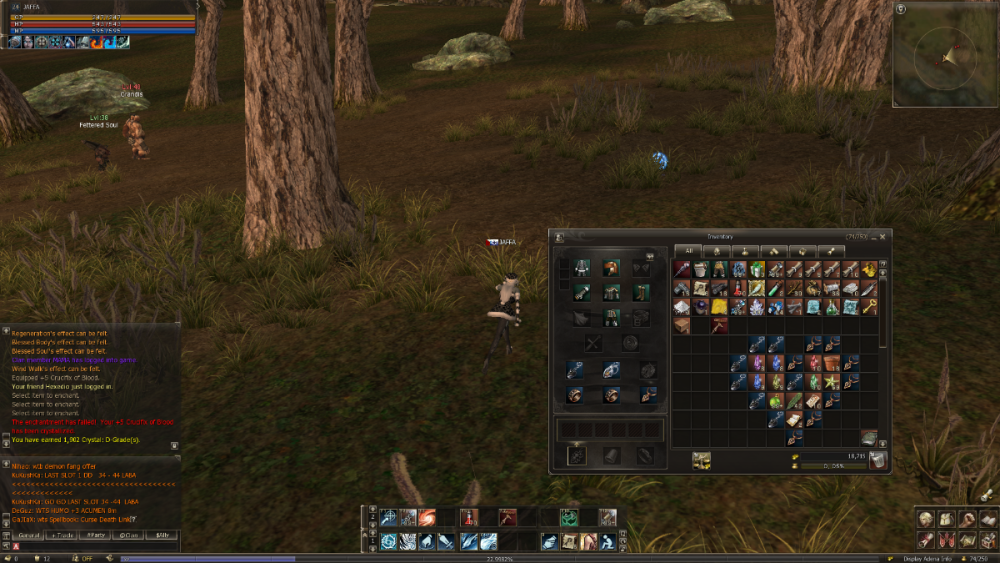Open the character face menu icon
The width and height of the screenshot is (1000, 563).
tap(925, 519)
